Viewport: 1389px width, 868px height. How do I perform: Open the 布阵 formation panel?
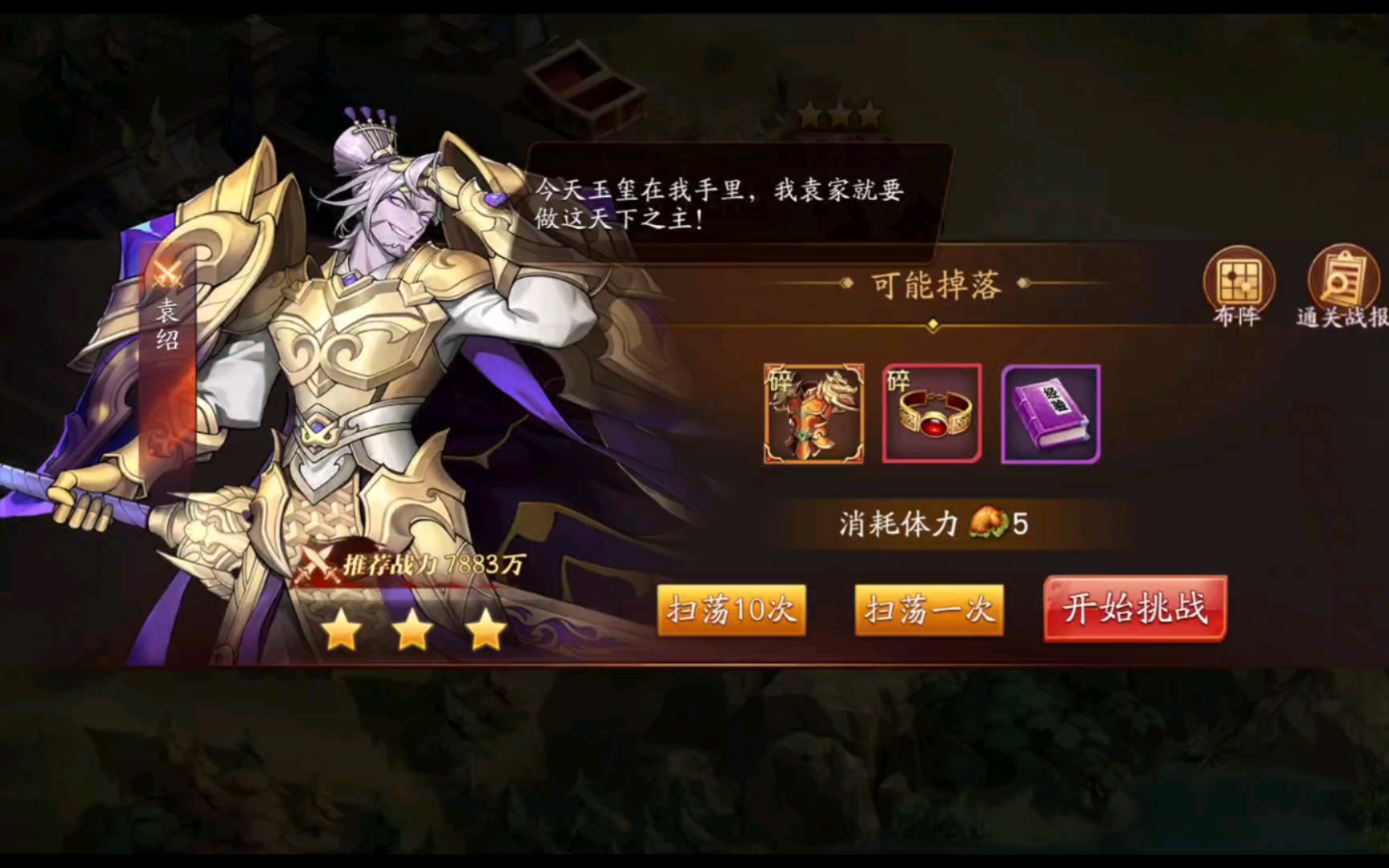point(1239,285)
